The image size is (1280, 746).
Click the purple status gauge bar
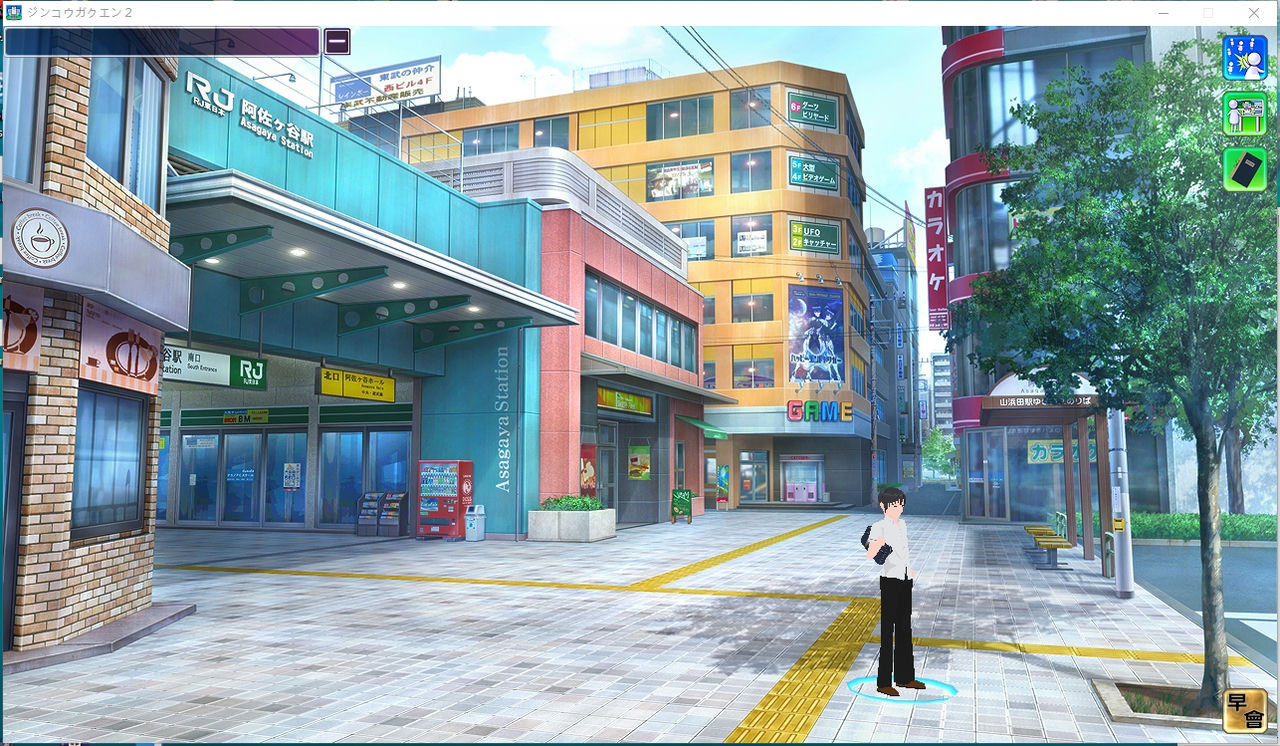(x=160, y=41)
